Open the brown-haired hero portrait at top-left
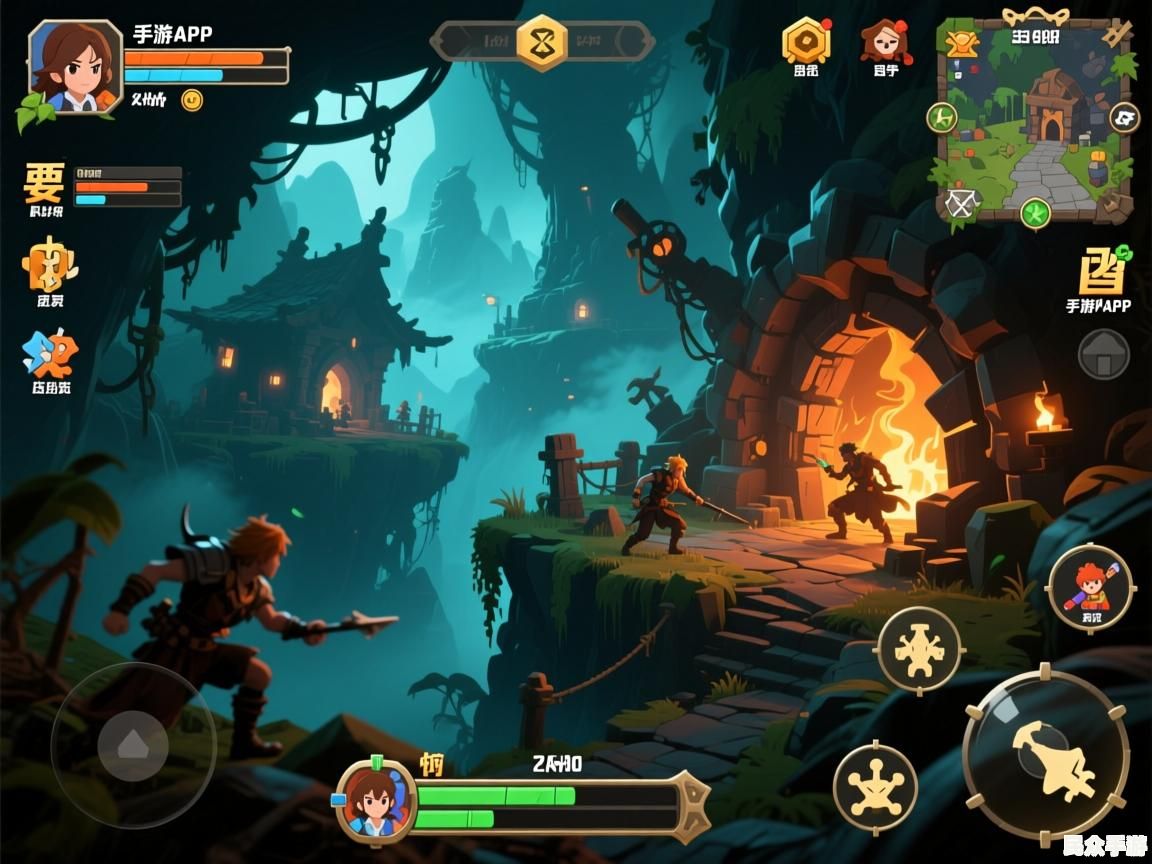1152x864 pixels. coord(75,67)
